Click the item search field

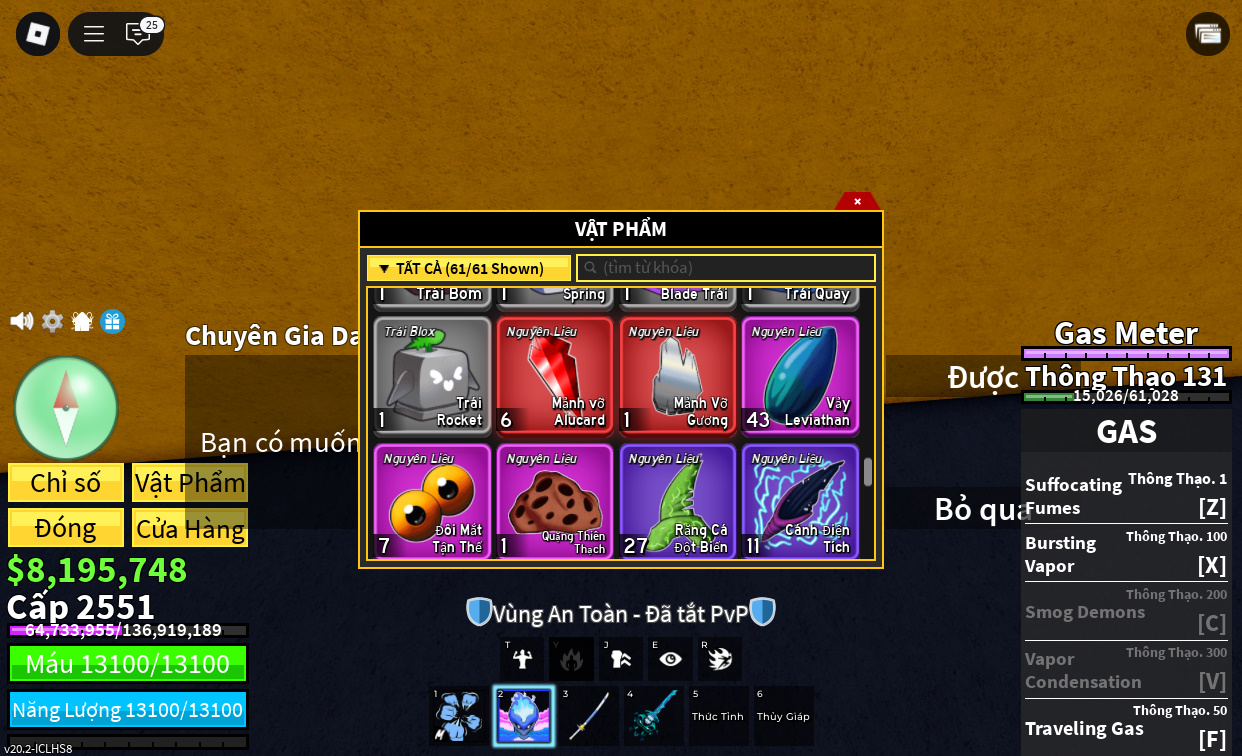click(x=726, y=268)
